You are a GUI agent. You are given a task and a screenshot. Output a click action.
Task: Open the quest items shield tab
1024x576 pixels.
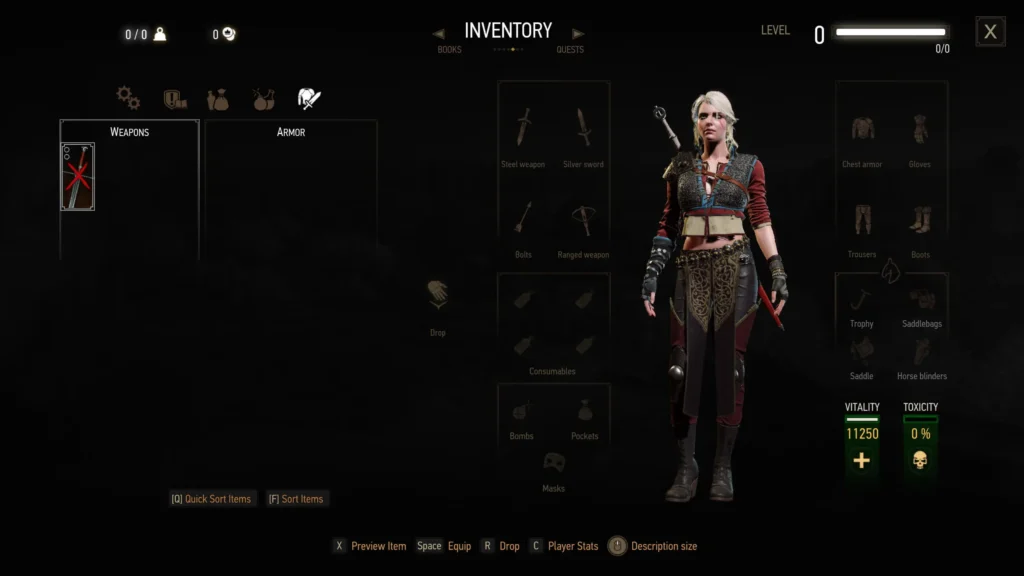(174, 99)
